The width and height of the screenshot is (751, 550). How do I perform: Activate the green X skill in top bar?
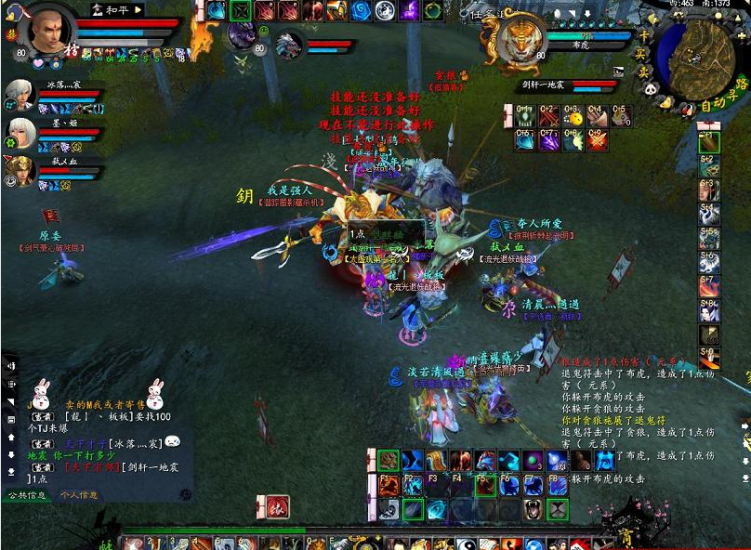[x=241, y=11]
